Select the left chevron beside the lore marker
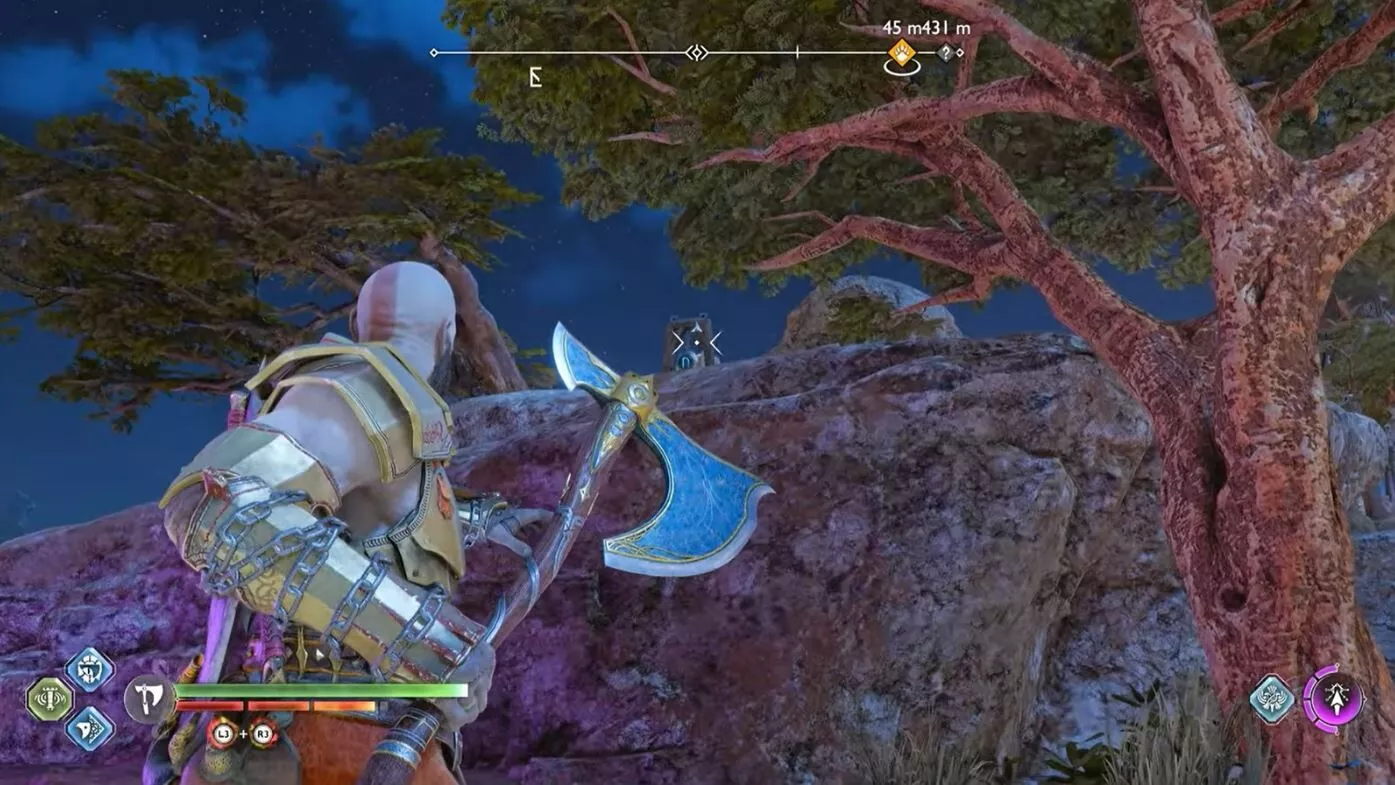Image resolution: width=1395 pixels, height=785 pixels. tap(679, 341)
